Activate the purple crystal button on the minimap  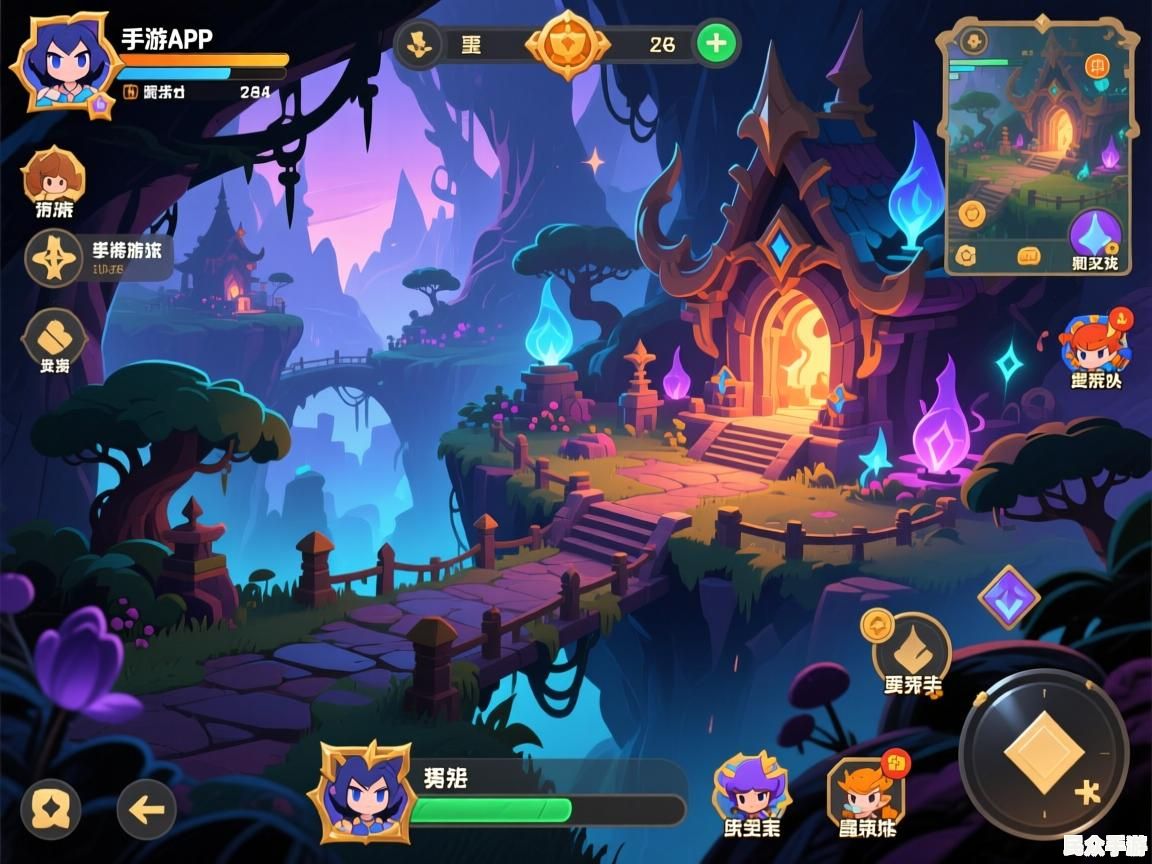[x=1096, y=236]
